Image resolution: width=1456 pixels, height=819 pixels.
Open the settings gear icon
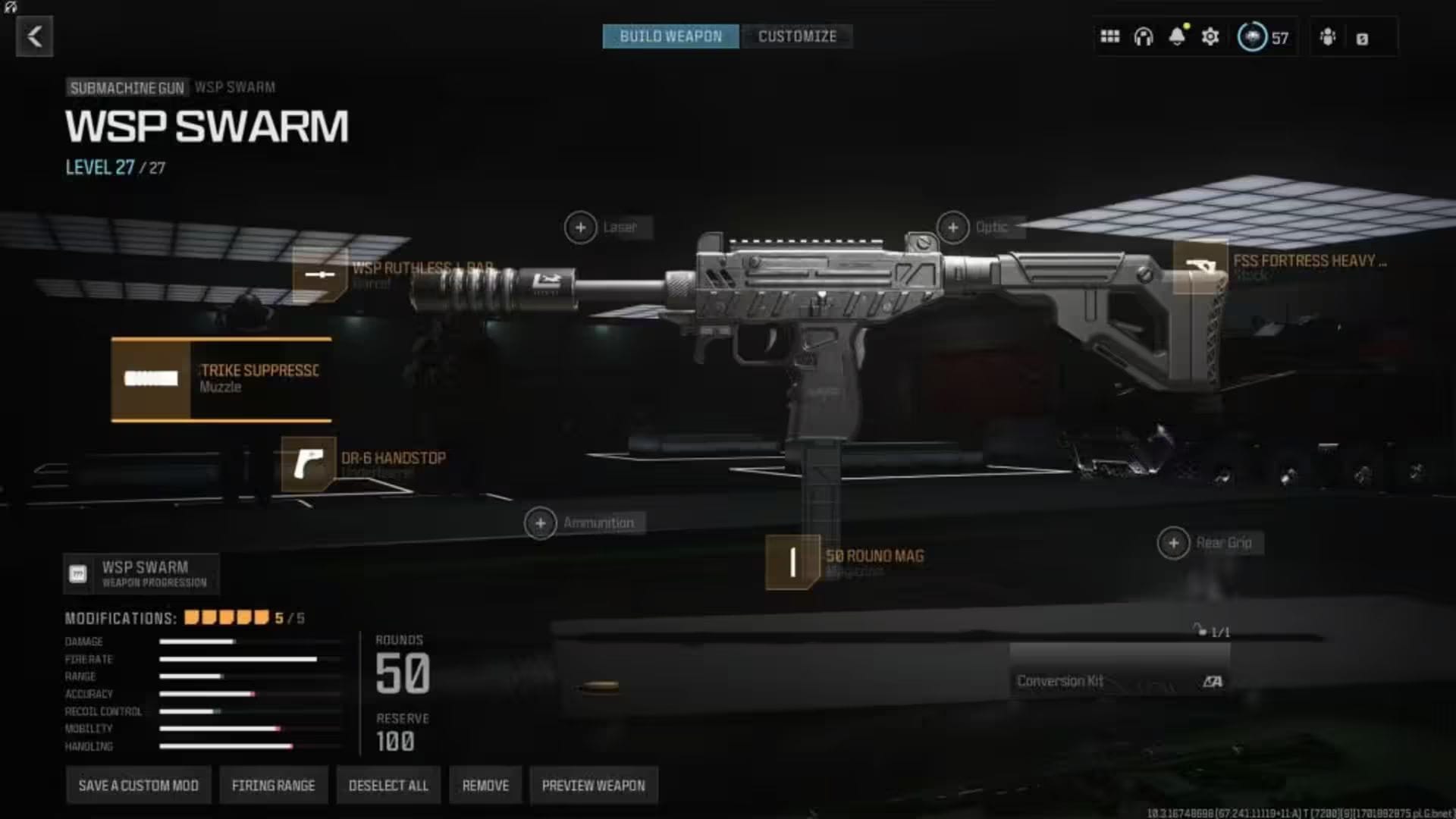point(1210,36)
